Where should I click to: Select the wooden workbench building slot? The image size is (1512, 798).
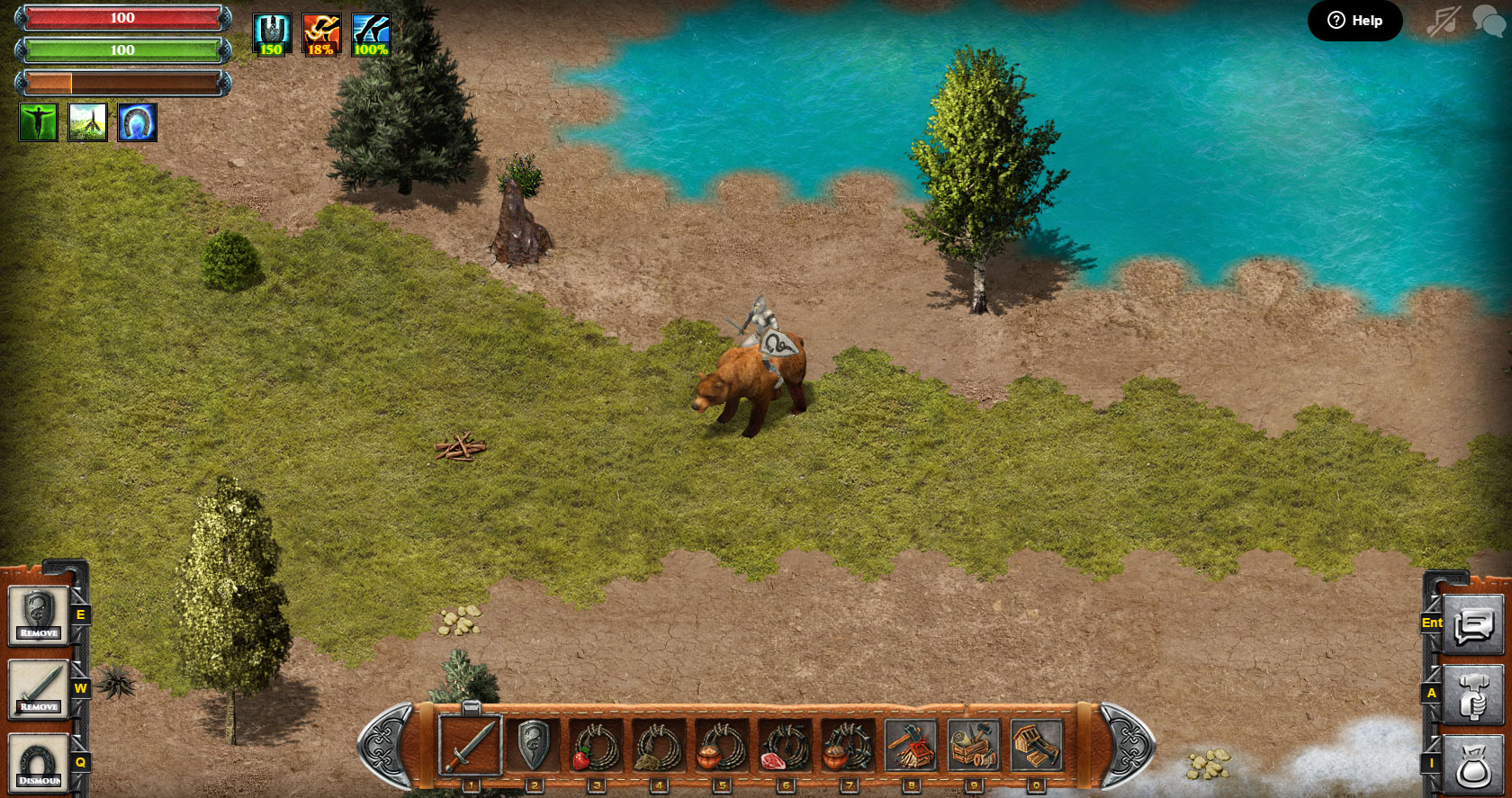coord(1037,745)
